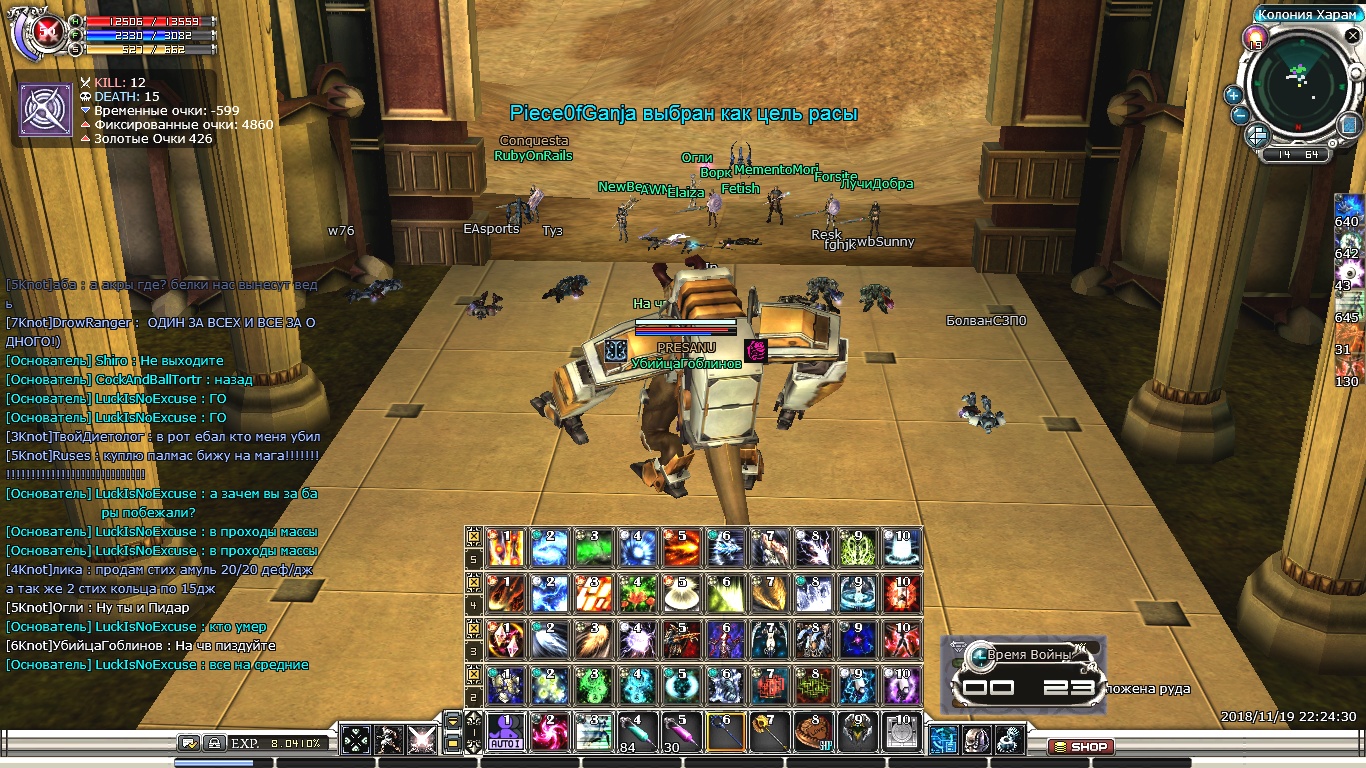
Task: Use the HP item in slot 8
Action: 813,733
